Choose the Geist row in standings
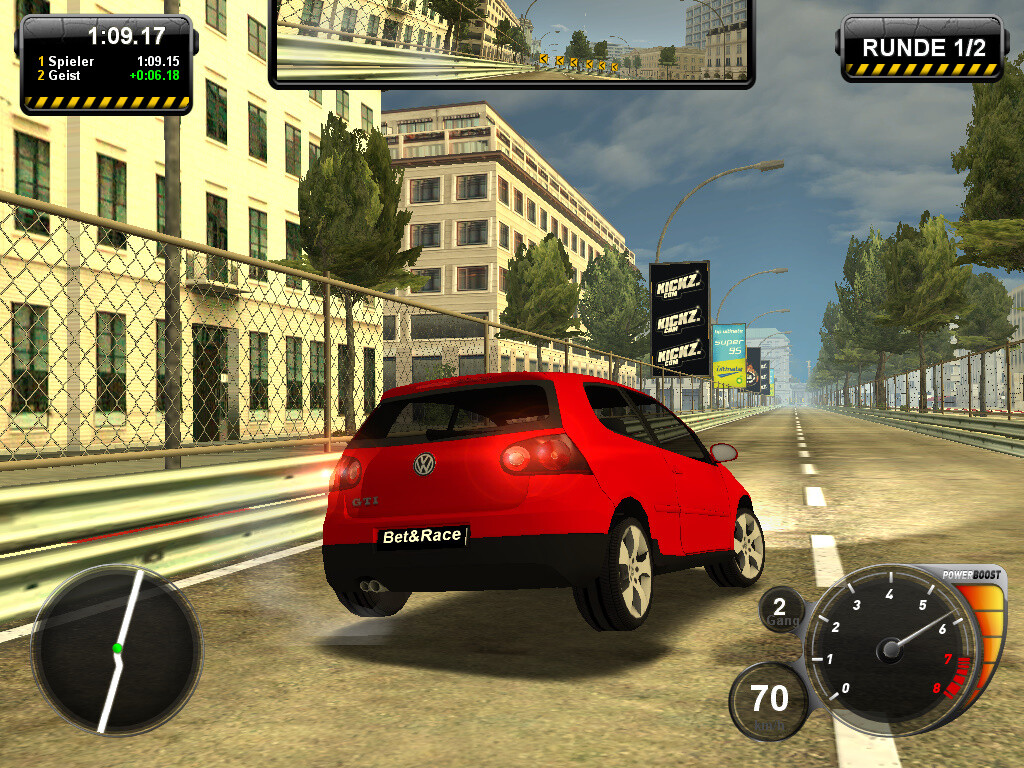This screenshot has height=768, width=1024. point(105,75)
